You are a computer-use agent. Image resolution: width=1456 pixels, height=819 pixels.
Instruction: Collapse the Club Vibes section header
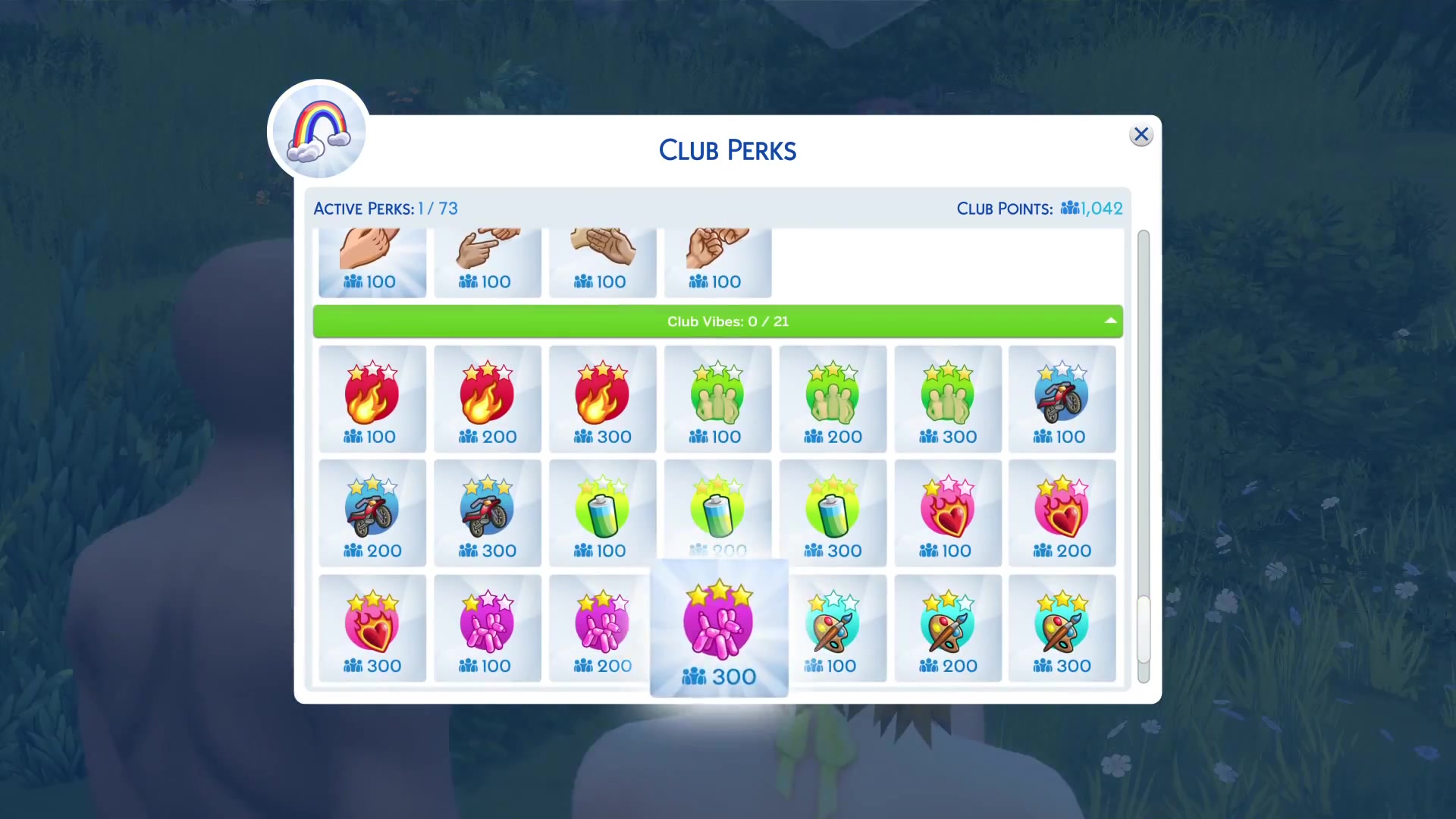pos(1110,321)
